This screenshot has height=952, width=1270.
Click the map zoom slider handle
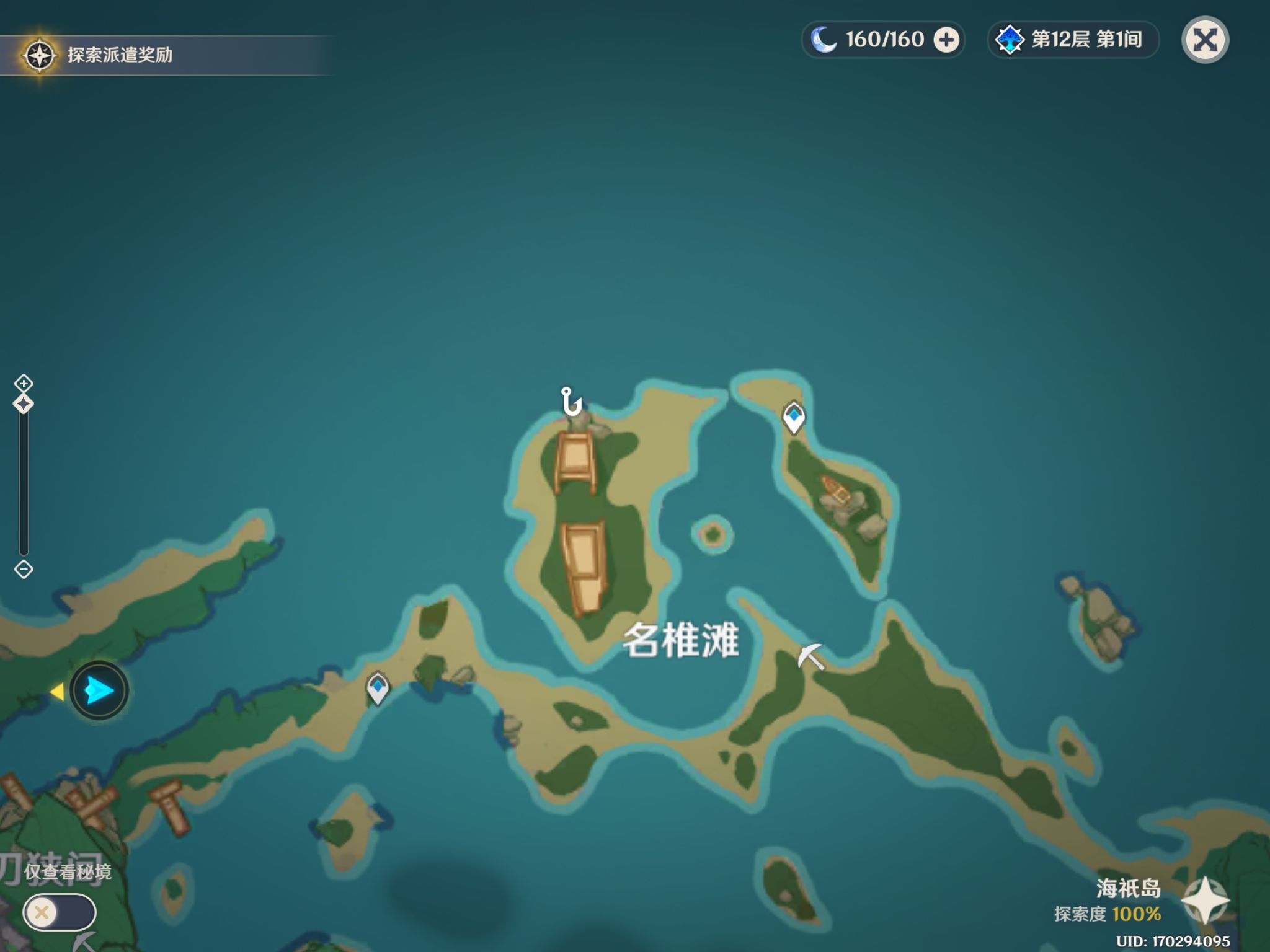24,404
